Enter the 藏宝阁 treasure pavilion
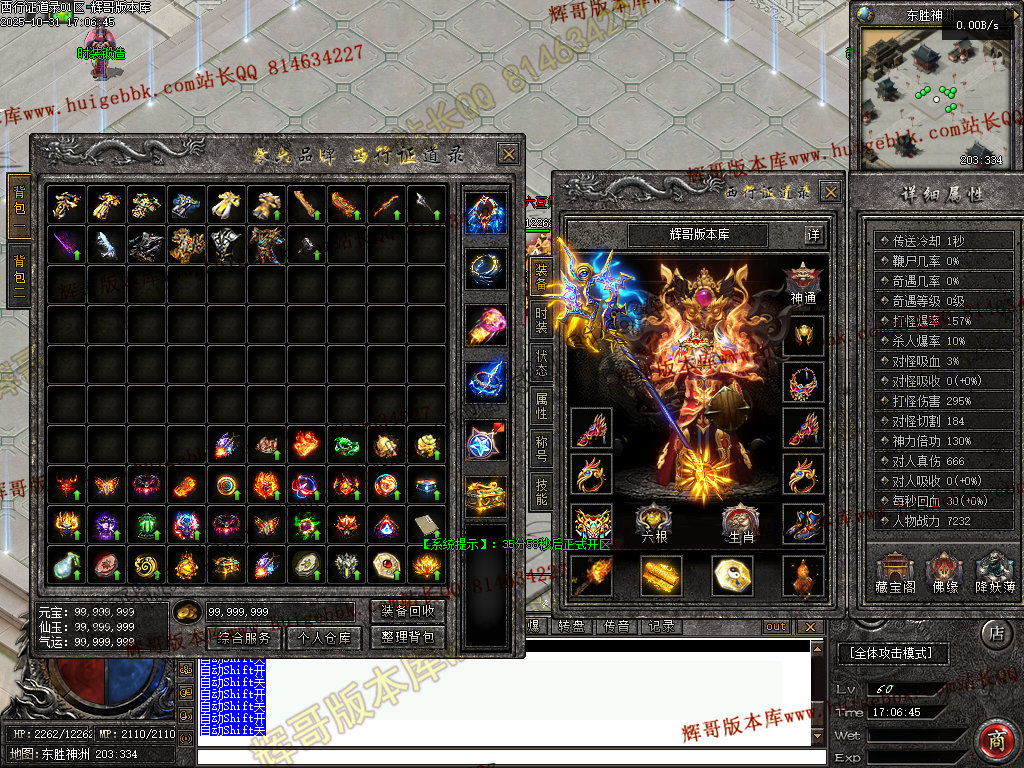Screen dimensions: 1024x768 click(895, 572)
